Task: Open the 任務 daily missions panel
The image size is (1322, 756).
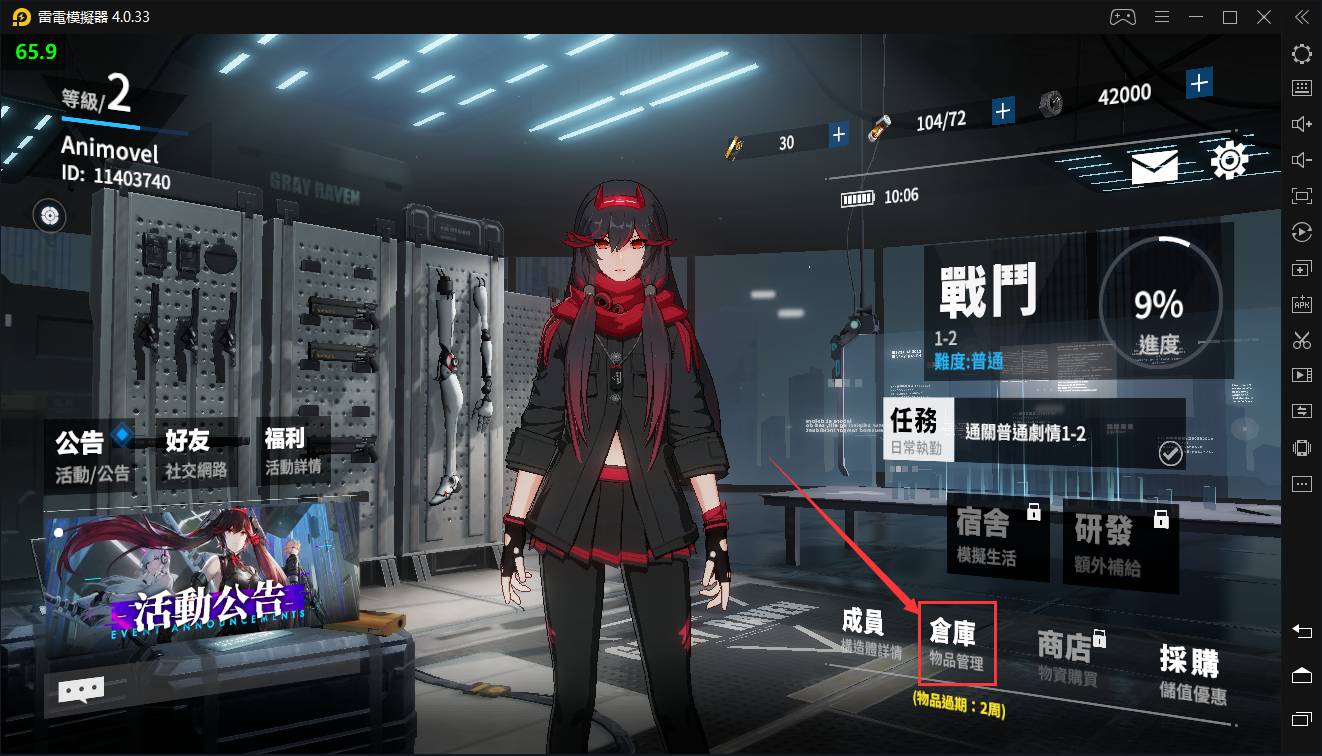Action: click(920, 431)
